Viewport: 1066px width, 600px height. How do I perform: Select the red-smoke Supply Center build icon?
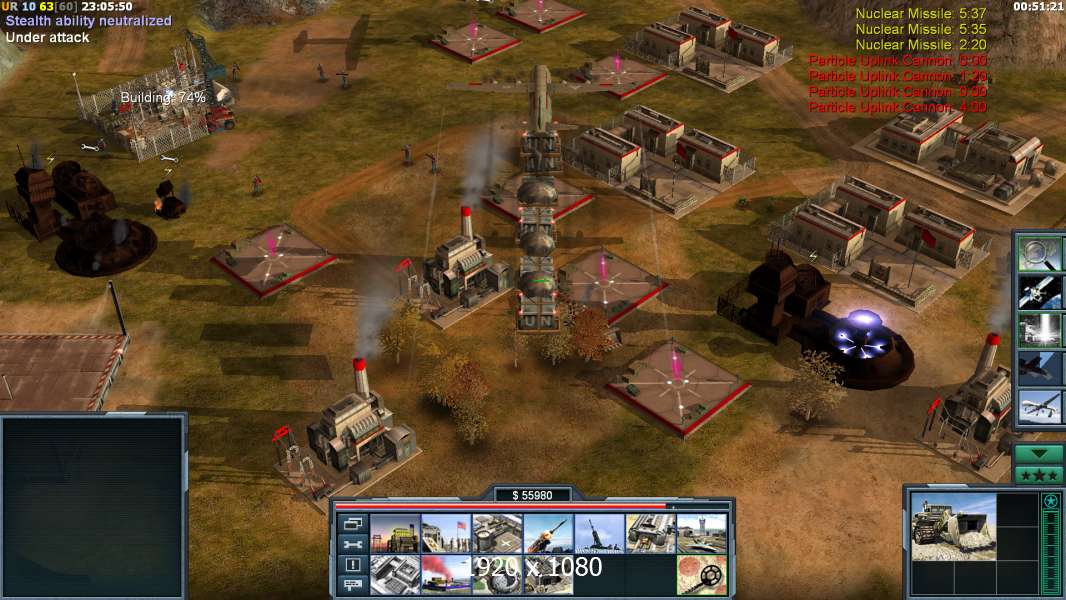click(x=446, y=574)
